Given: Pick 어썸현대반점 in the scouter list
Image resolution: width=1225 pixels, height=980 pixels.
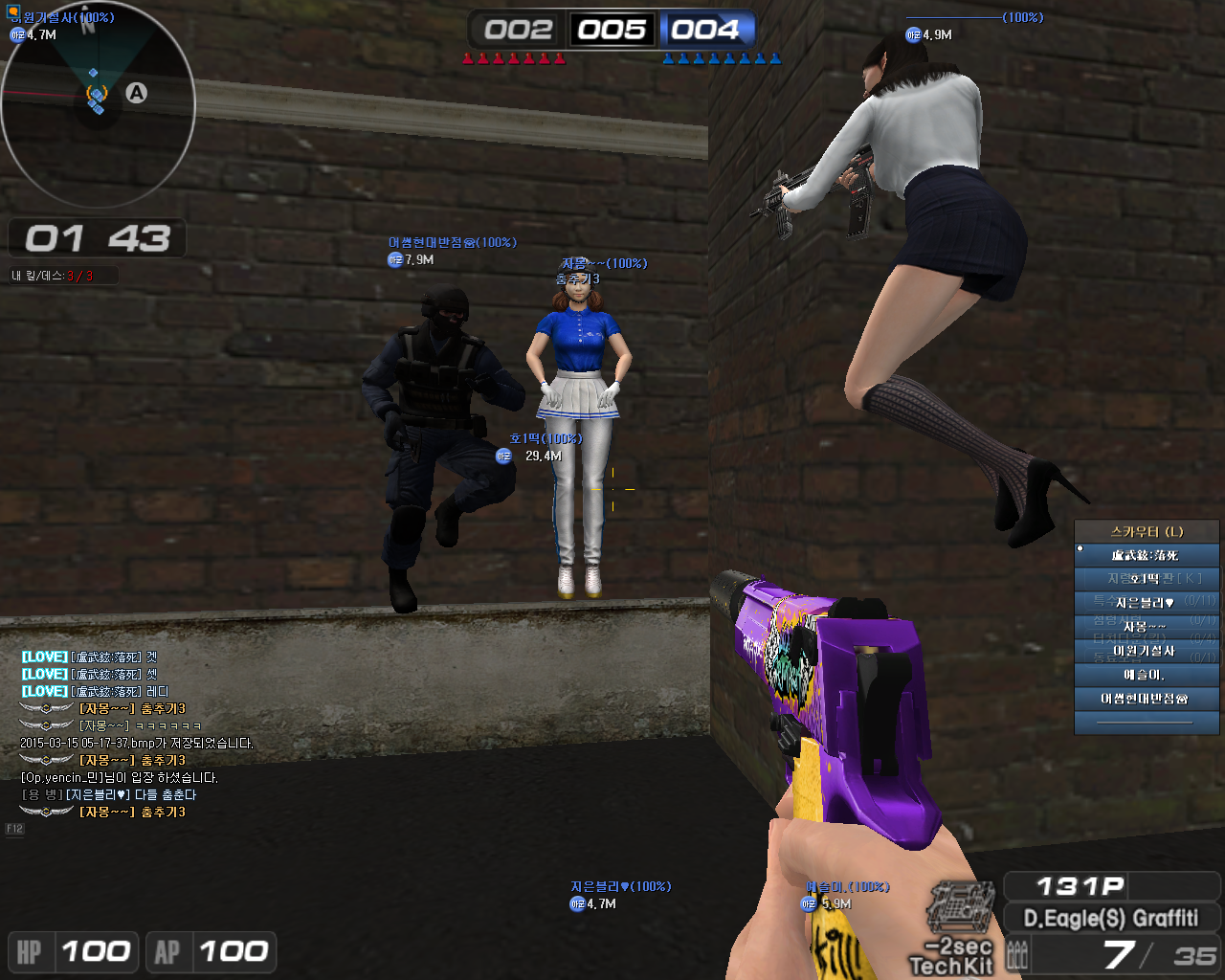Looking at the screenshot, I should tap(1147, 699).
